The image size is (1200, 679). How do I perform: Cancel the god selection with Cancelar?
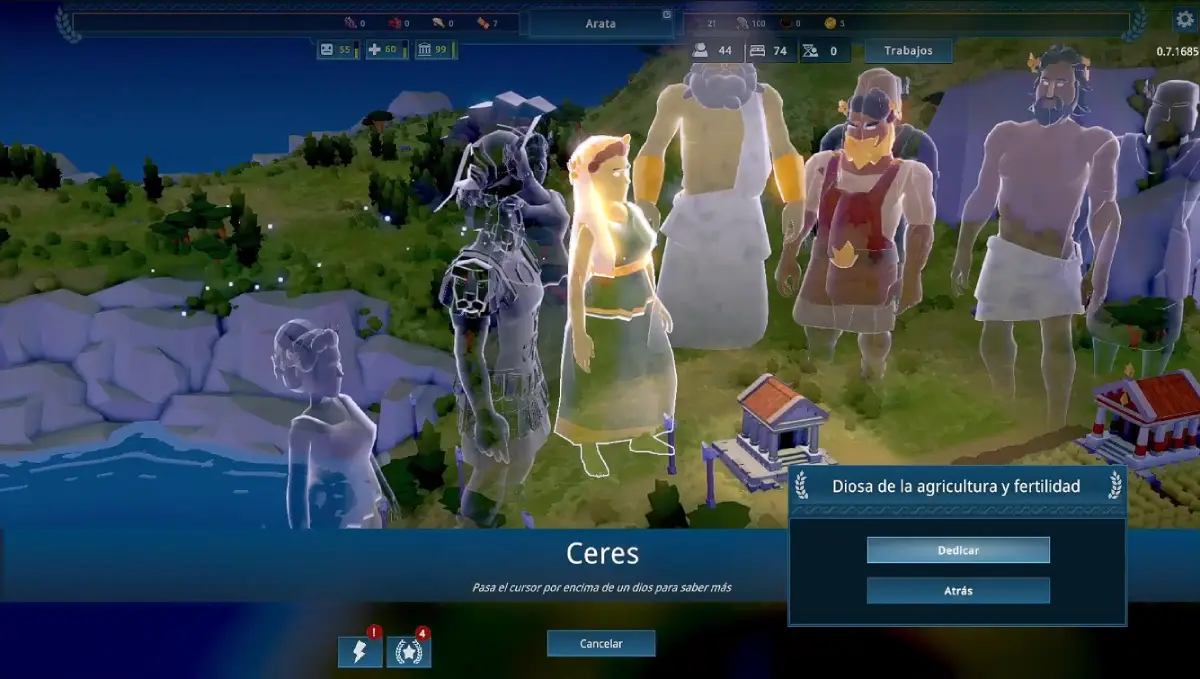pyautogui.click(x=601, y=644)
